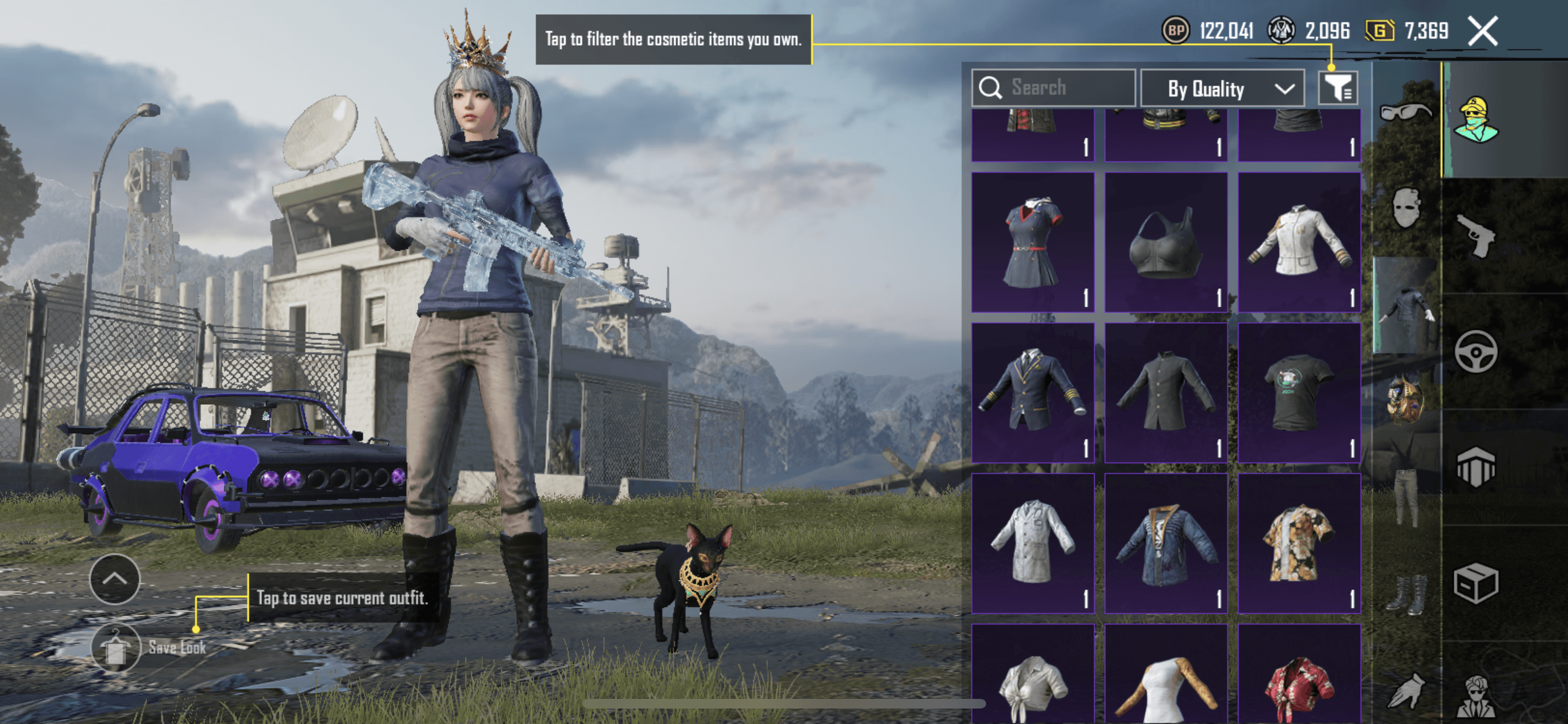Open the face mask category

[1406, 208]
